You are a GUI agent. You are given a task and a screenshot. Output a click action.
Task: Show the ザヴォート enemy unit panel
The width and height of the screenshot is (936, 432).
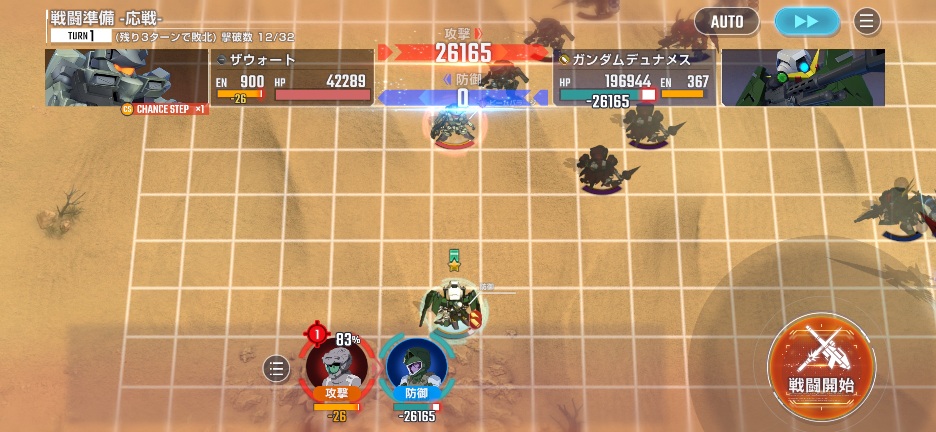pyautogui.click(x=293, y=77)
